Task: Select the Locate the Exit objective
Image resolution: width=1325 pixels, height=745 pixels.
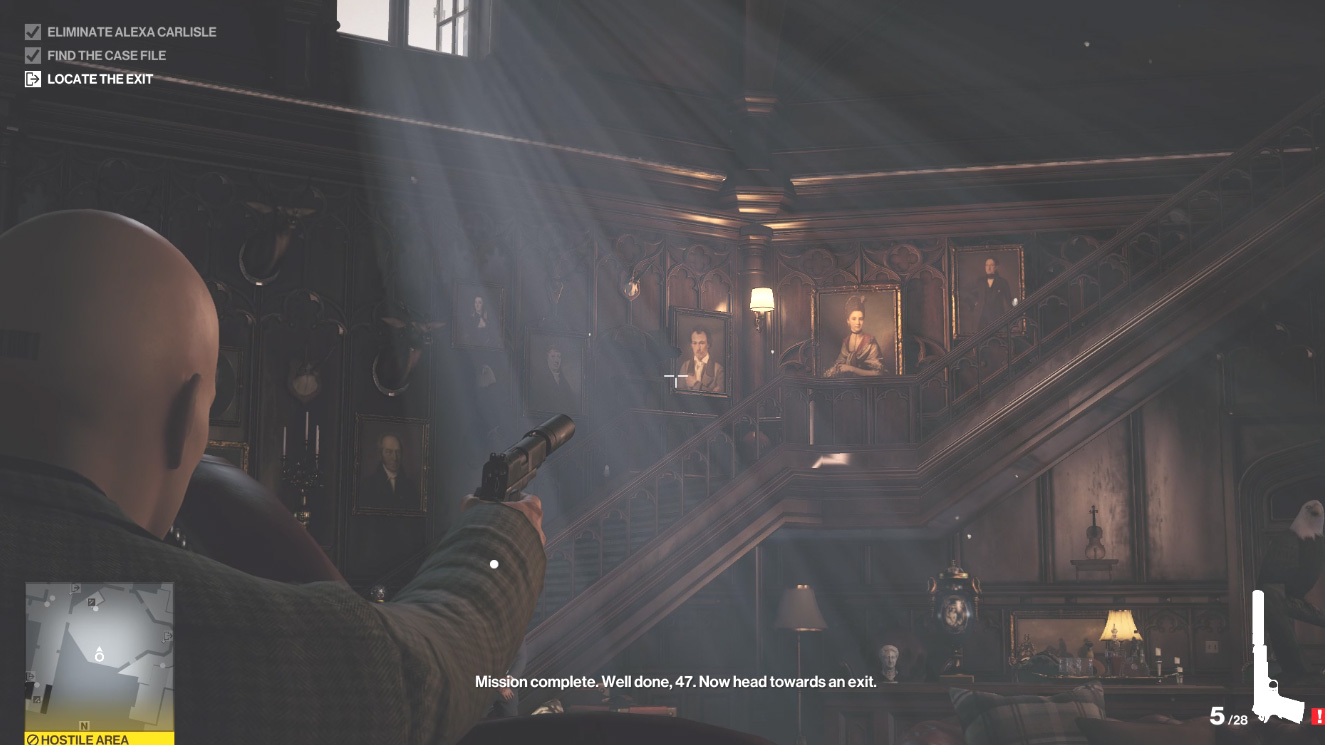Action: tap(100, 79)
